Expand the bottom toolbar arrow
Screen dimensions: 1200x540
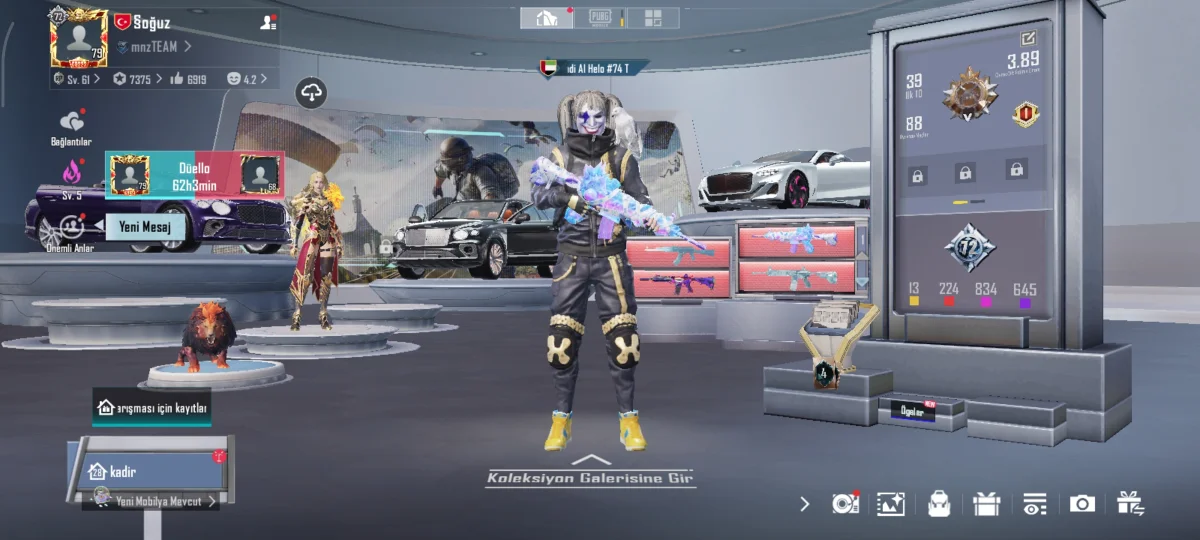click(x=805, y=504)
